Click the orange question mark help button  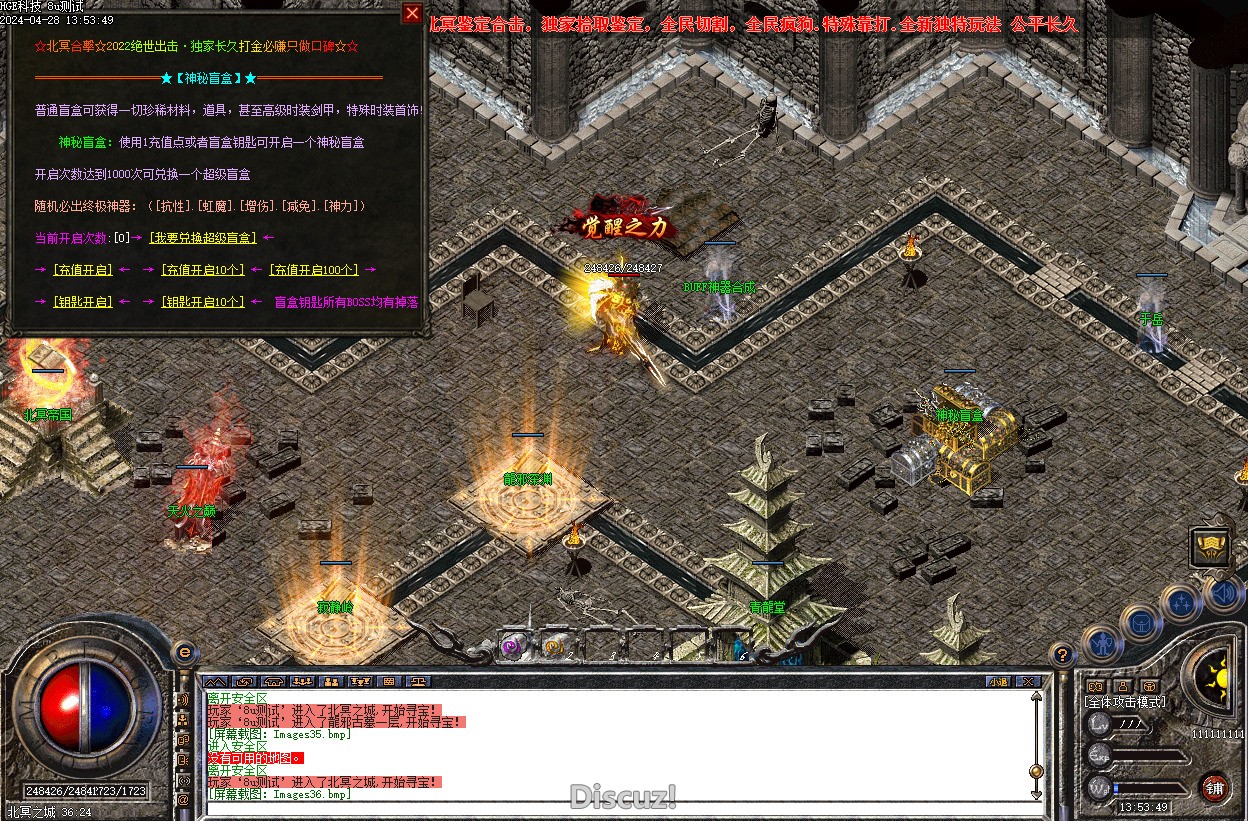pyautogui.click(x=1063, y=655)
